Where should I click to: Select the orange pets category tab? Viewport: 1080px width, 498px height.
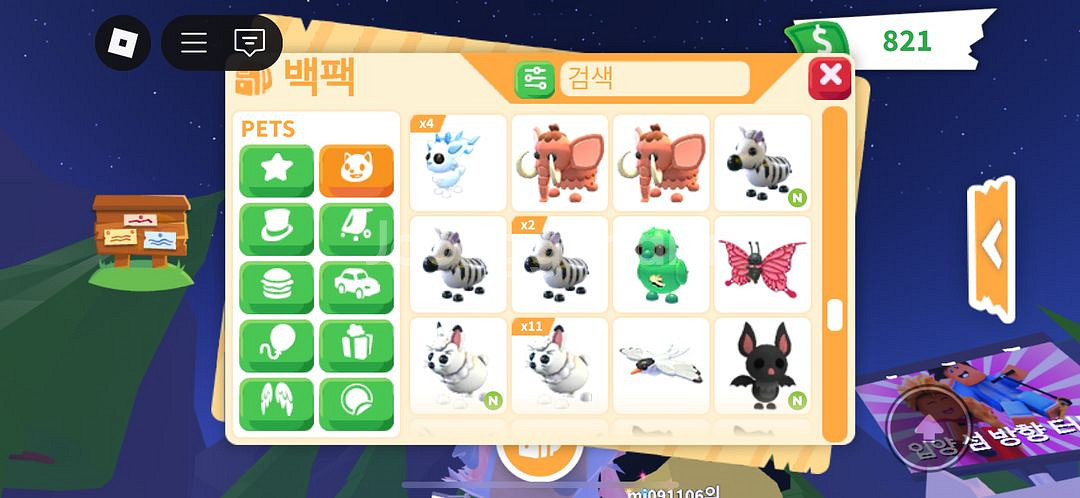click(356, 171)
